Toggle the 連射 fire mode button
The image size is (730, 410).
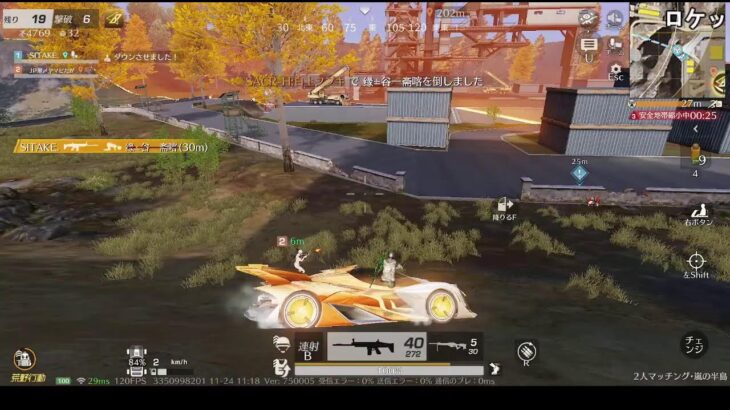click(306, 348)
